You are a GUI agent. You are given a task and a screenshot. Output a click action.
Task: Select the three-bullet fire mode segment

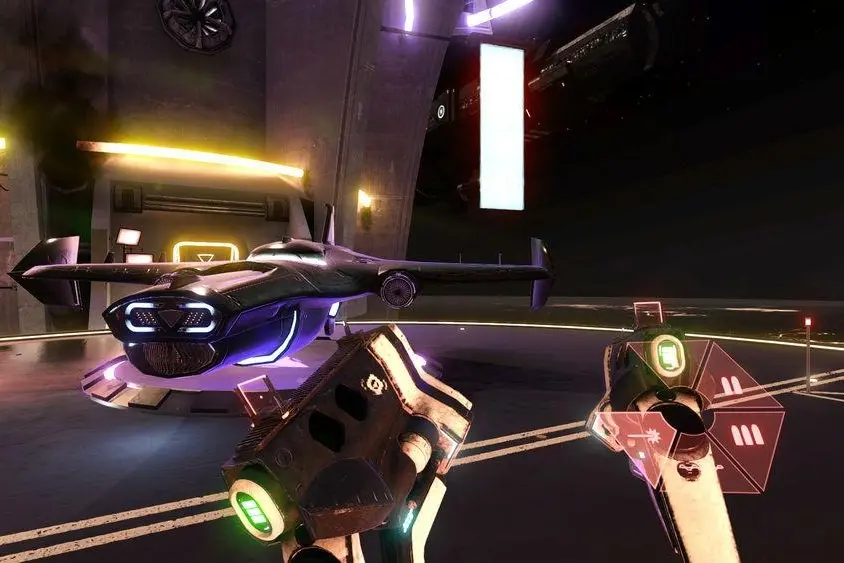point(746,434)
